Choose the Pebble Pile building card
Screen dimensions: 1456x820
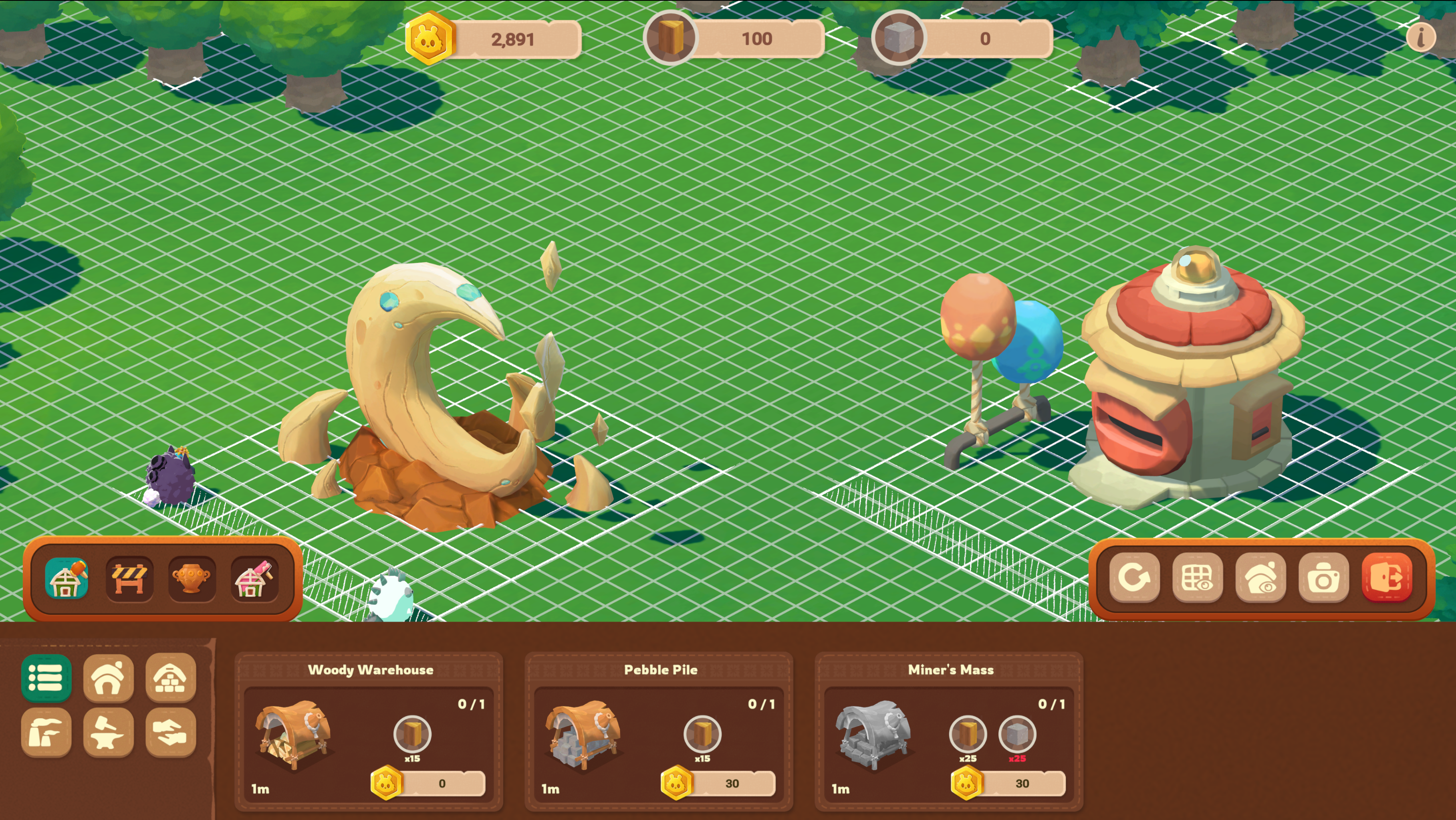(659, 732)
